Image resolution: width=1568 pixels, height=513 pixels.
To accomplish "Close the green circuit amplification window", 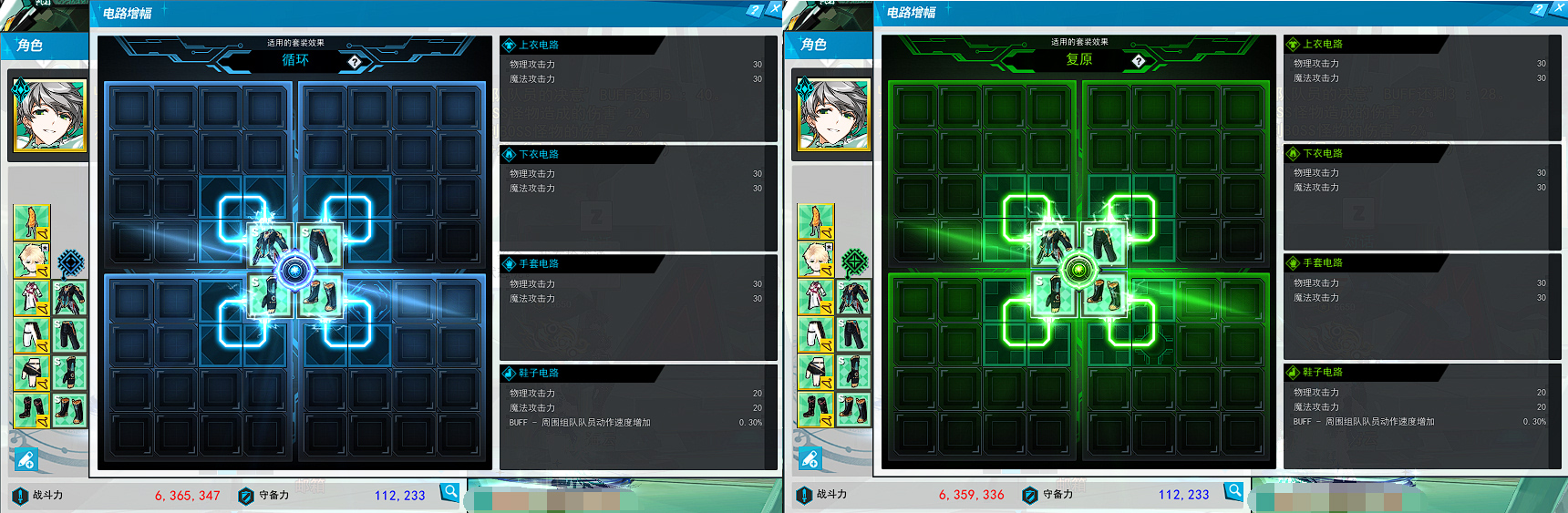I will click(x=1558, y=9).
